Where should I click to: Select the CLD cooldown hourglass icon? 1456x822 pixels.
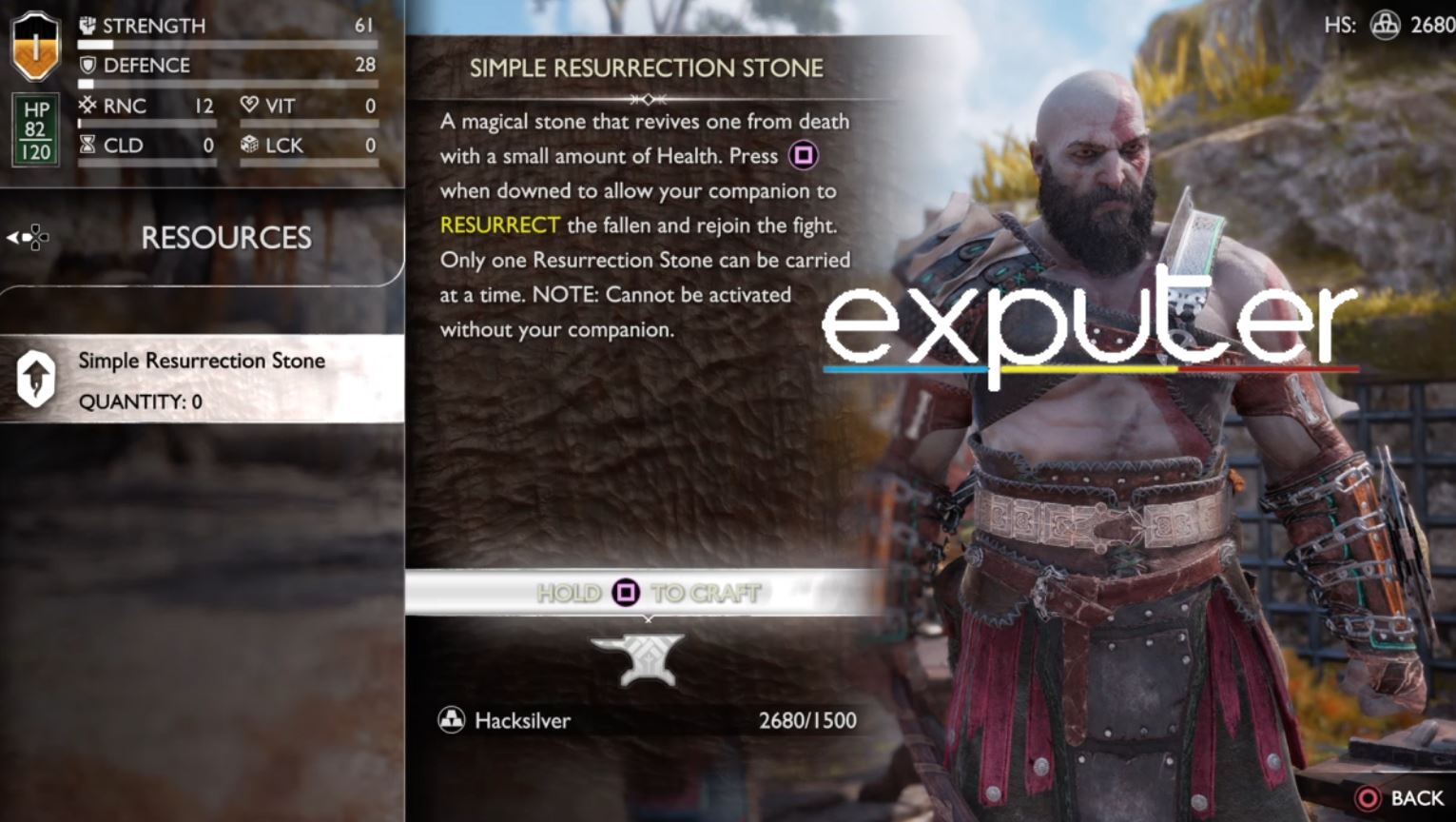pos(86,145)
